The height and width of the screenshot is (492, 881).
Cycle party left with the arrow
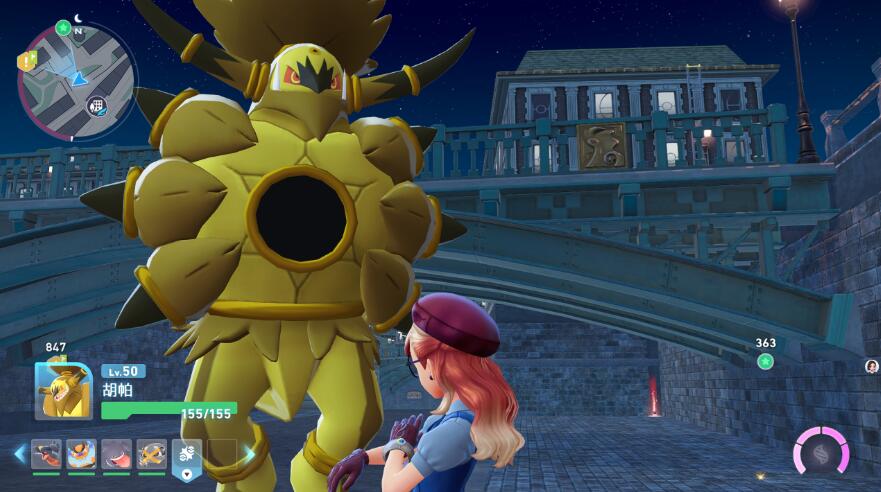coord(19,454)
